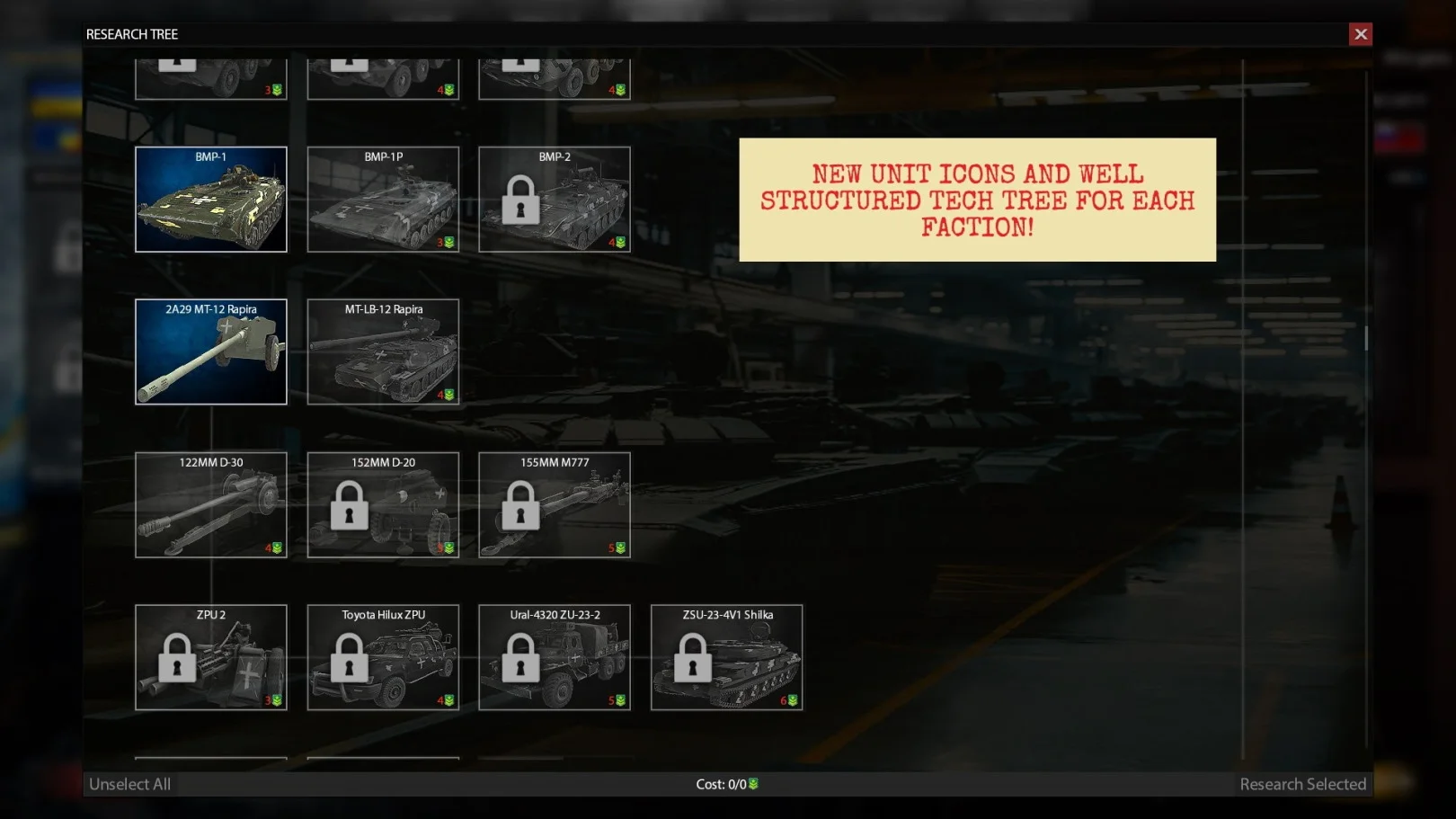Click the Unselect All button
This screenshot has width=1456, height=819.
click(x=130, y=784)
